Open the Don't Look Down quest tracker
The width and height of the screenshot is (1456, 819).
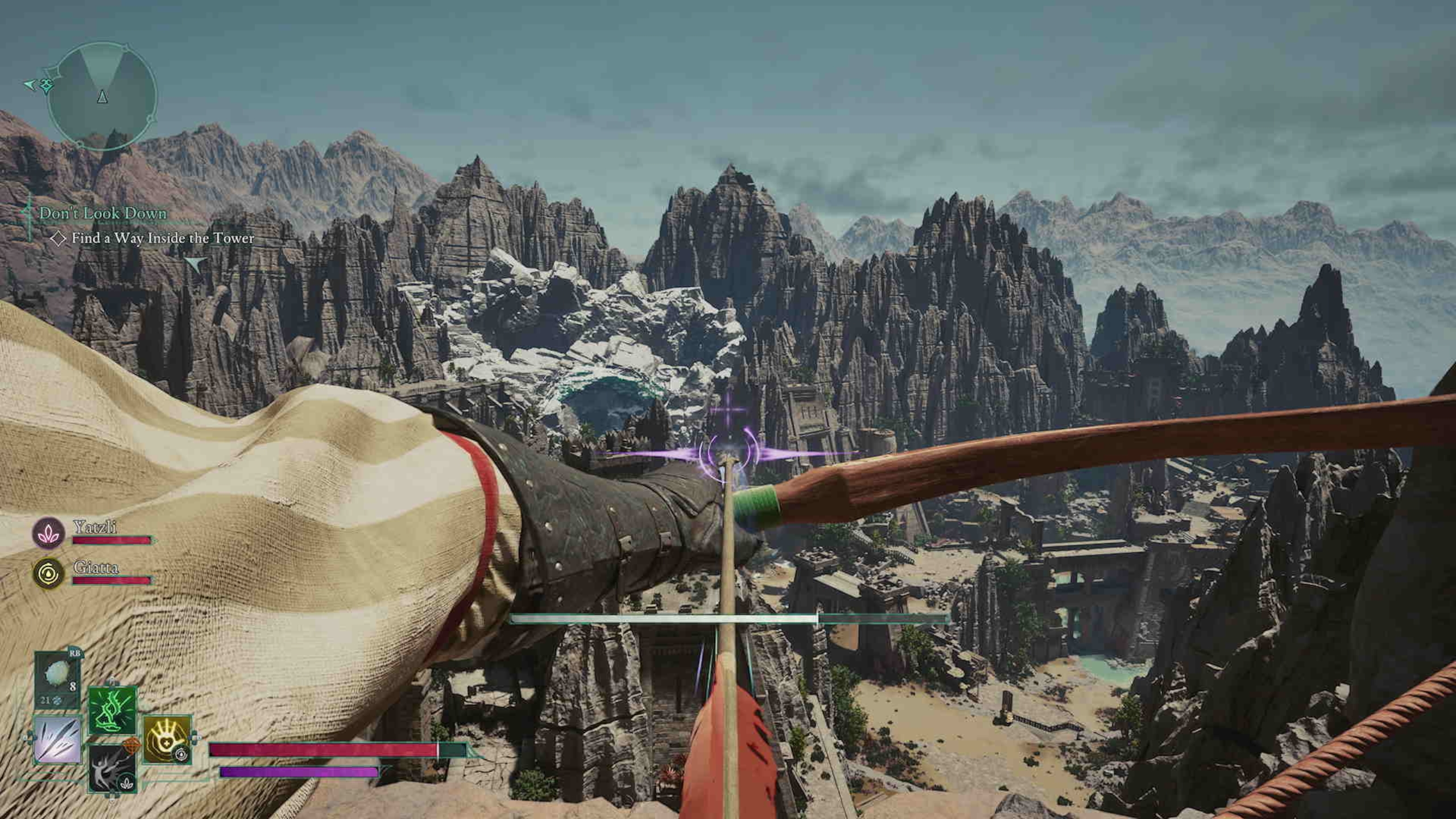point(102,214)
